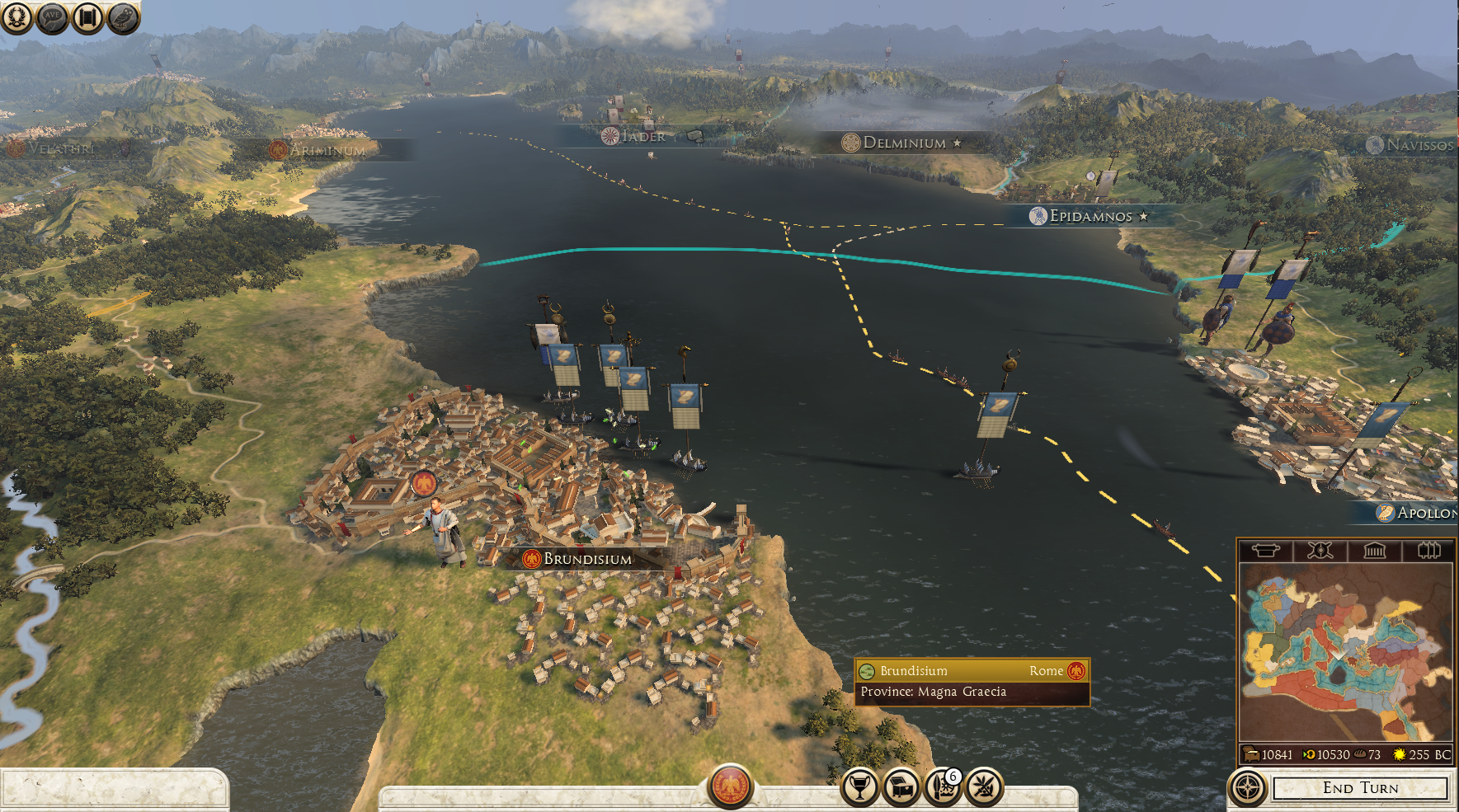Image resolution: width=1459 pixels, height=812 pixels.
Task: Open the trophy cup objectives panel
Action: coord(859,787)
